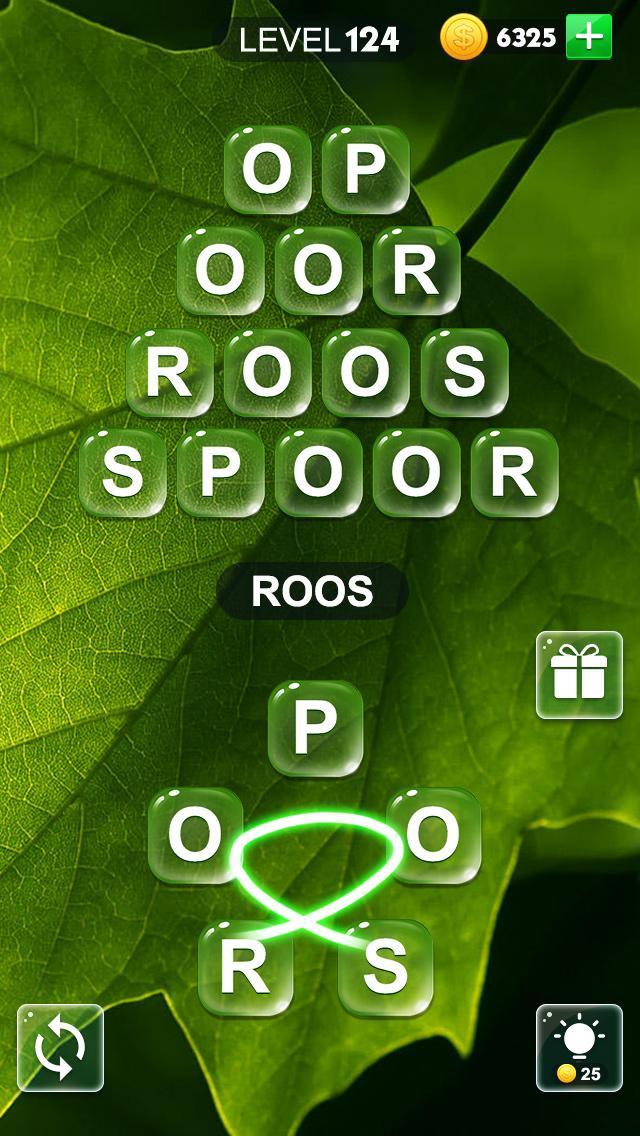
Task: Select the letter P tile in the wheel
Action: [x=315, y=729]
